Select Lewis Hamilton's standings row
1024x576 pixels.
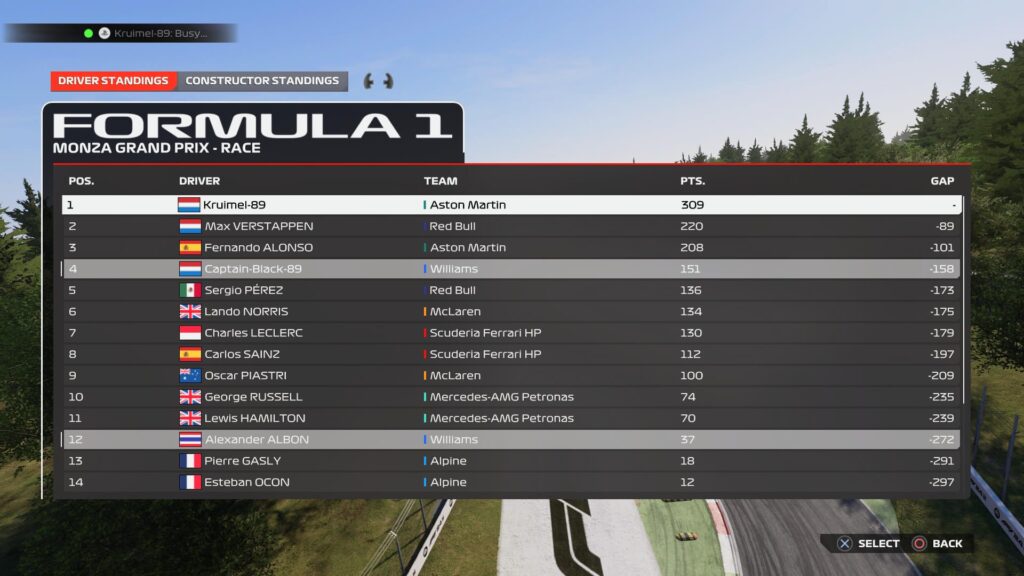pos(510,418)
